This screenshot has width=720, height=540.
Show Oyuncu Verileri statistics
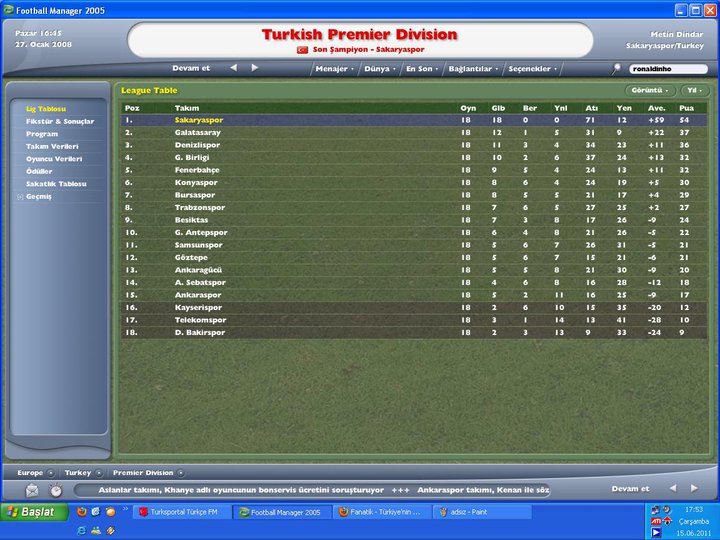[x=56, y=159]
